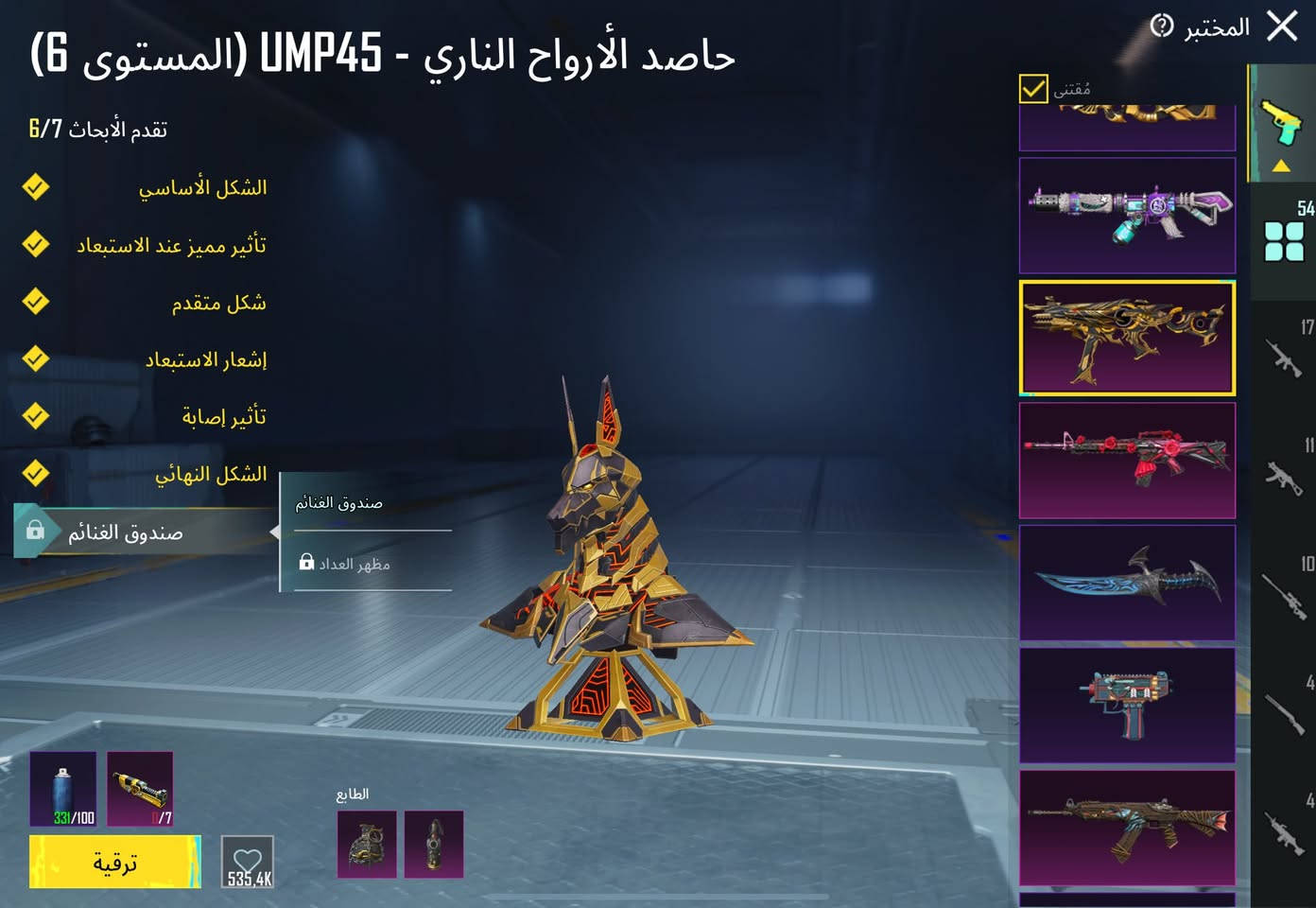Select the assault rifle icon with count 17

[1286, 357]
